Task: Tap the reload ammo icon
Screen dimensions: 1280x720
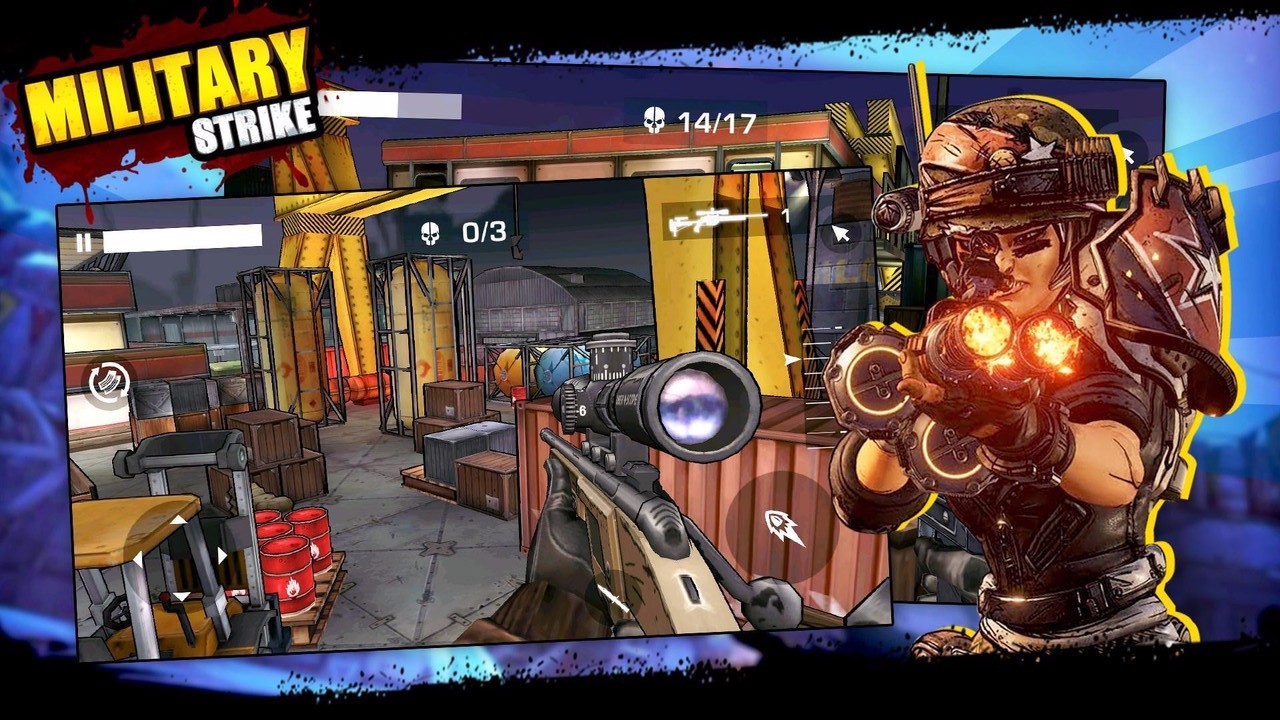Action: pyautogui.click(x=108, y=383)
